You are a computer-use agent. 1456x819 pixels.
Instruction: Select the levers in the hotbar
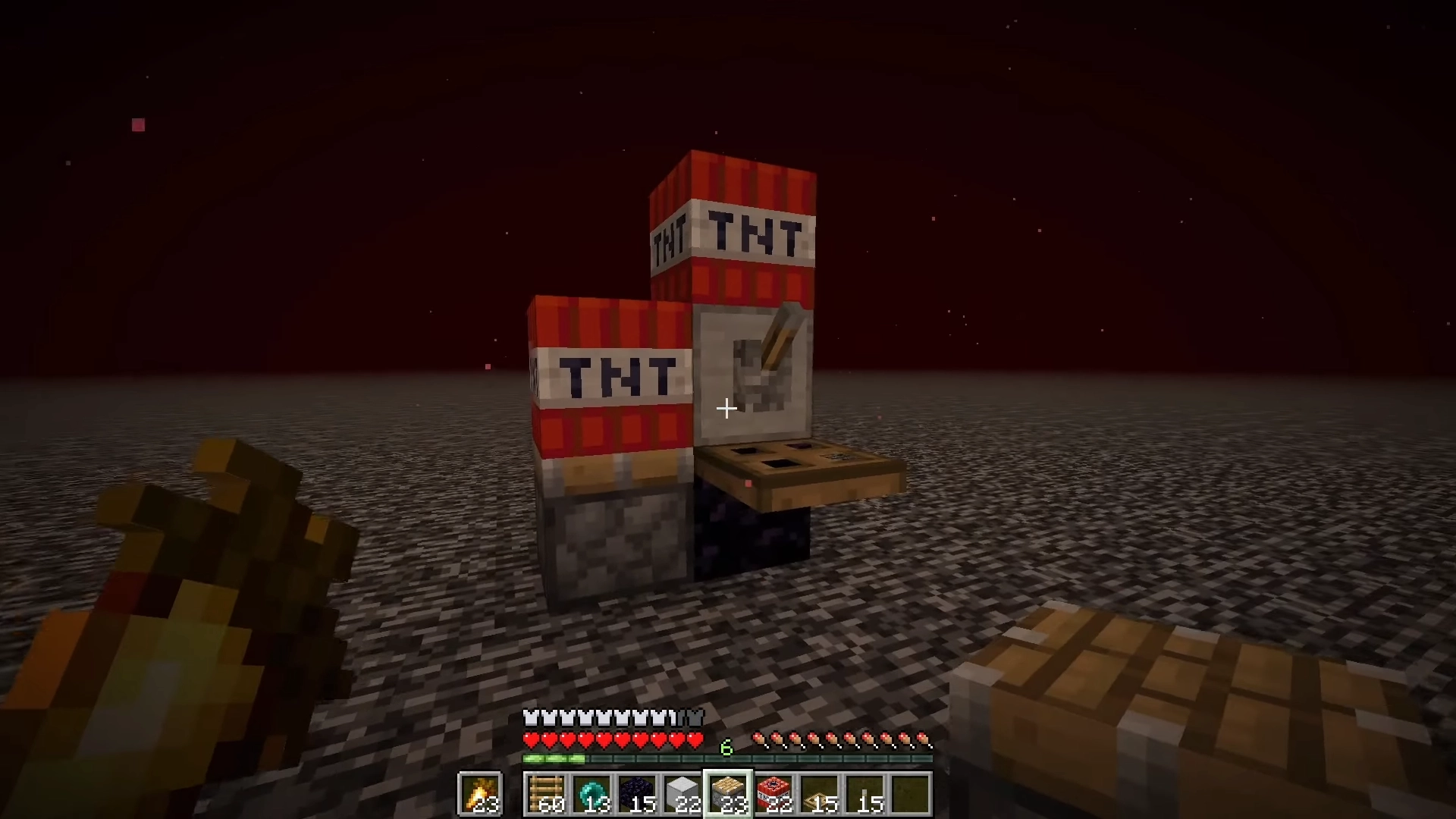[863, 792]
